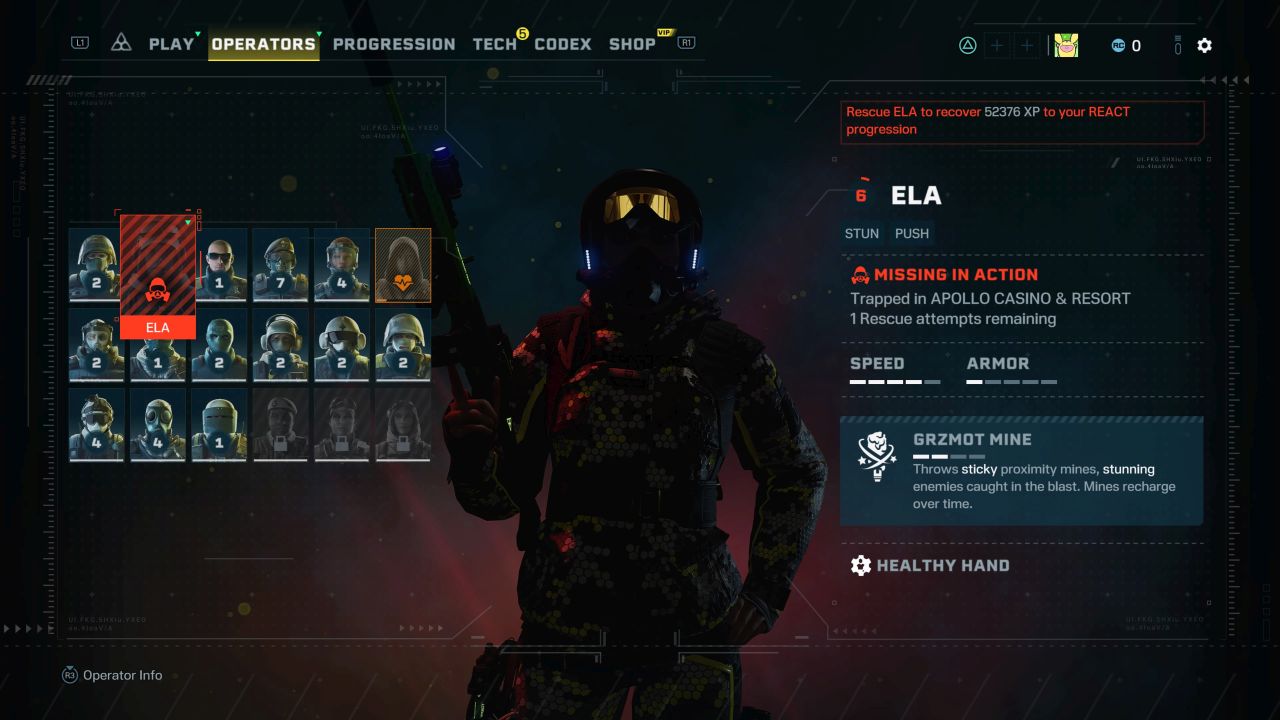Select the round-lens gas mask operator portrait
Image resolution: width=1280 pixels, height=720 pixels.
[x=158, y=424]
